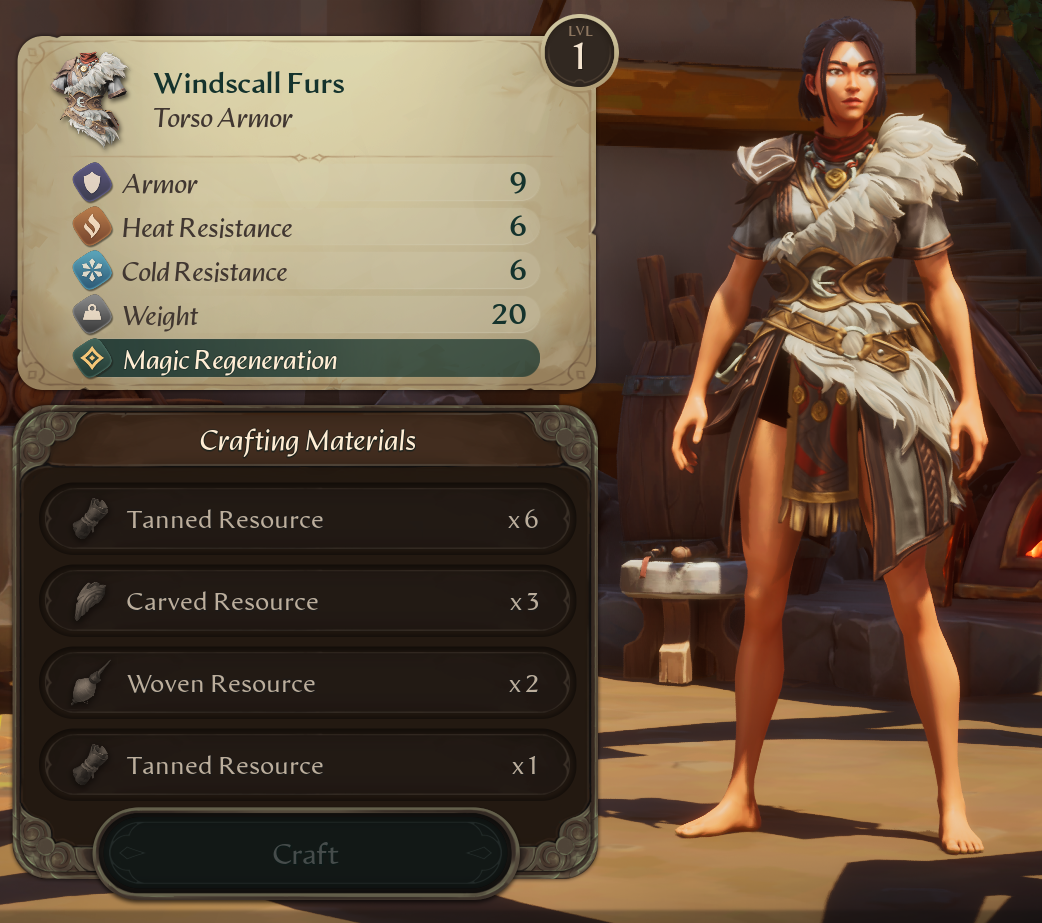The image size is (1042, 923).
Task: Click the Armor stat row
Action: point(306,184)
